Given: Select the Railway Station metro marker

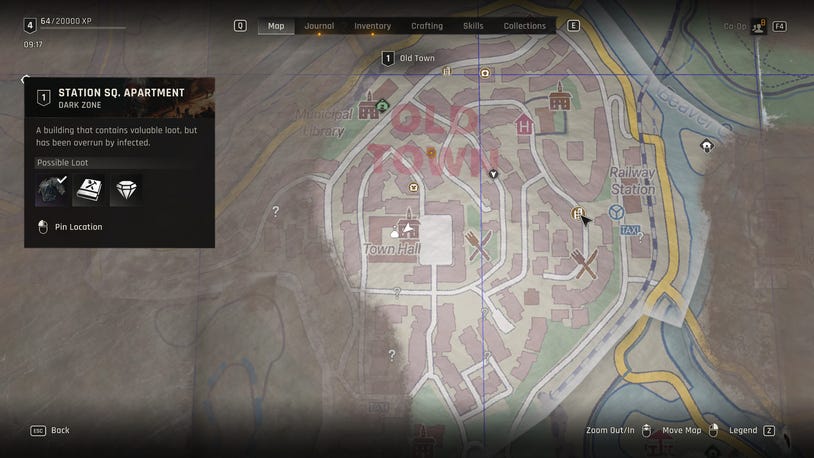Looking at the screenshot, I should point(617,212).
